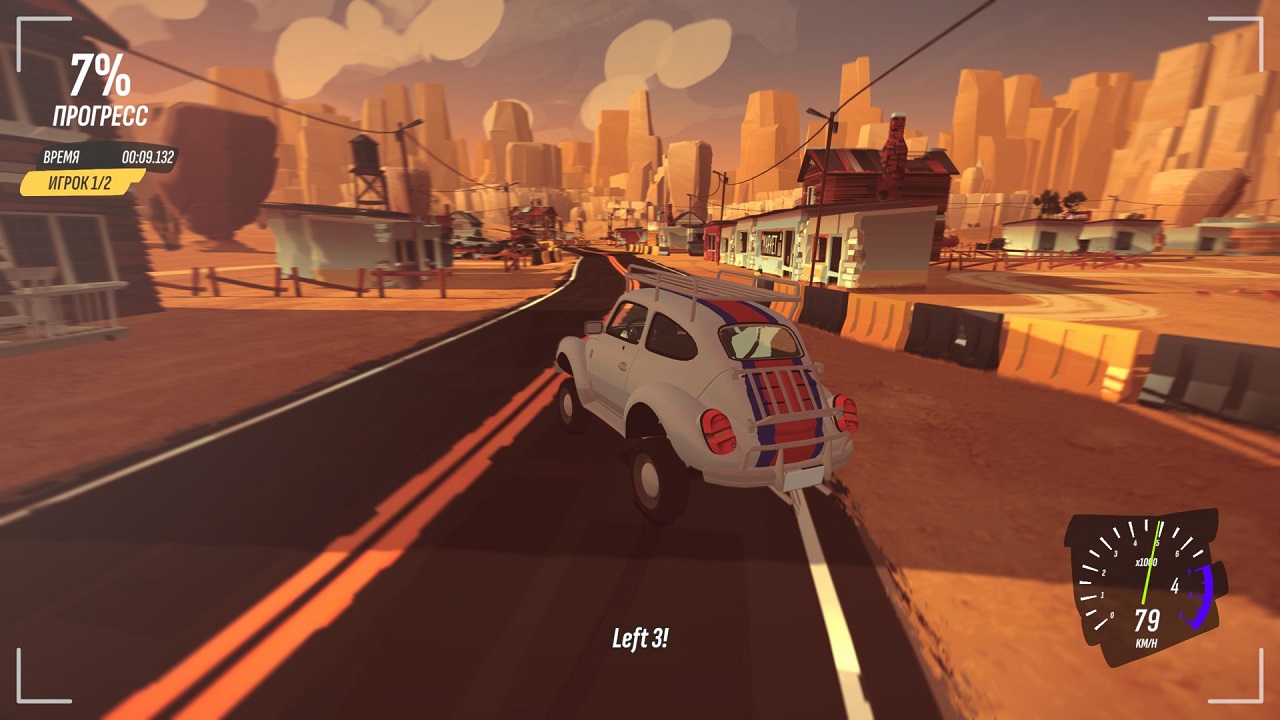Viewport: 1280px width, 720px height.
Task: Click the zero mark on the tachometer scale
Action: (1112, 615)
